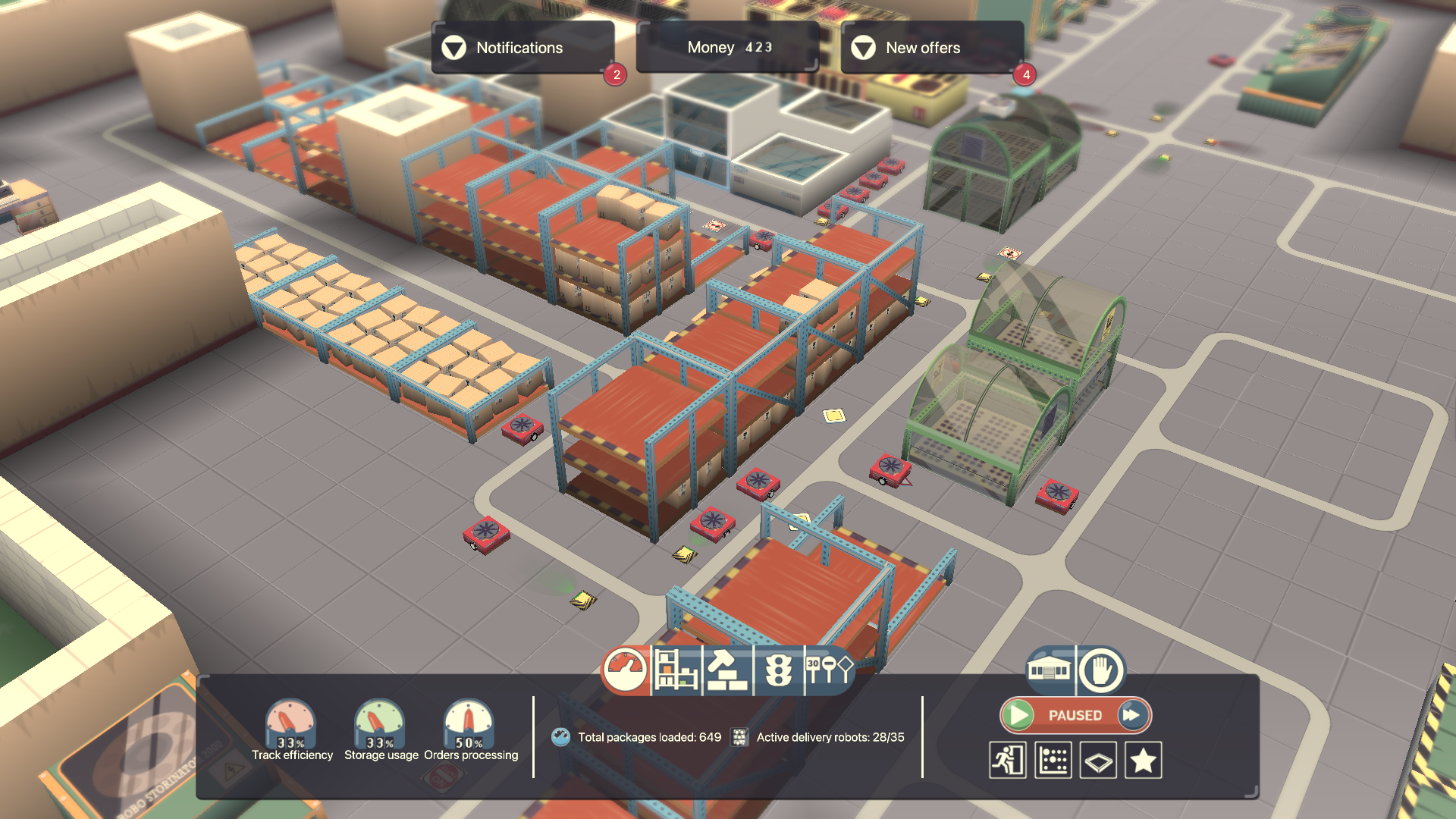
Task: Activate the stop hand button
Action: (1100, 670)
